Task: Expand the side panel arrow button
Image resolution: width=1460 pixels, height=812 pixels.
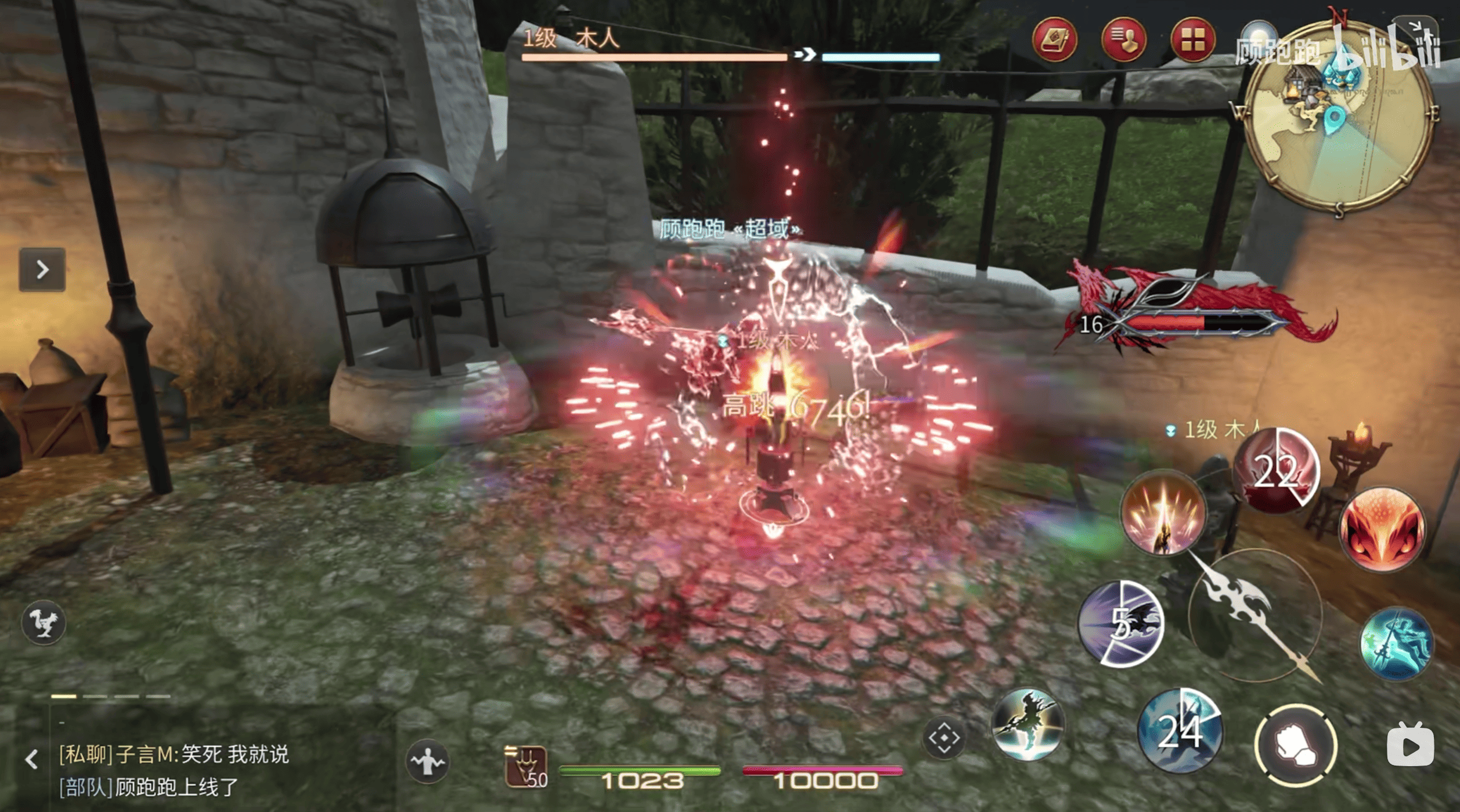Action: [x=42, y=269]
